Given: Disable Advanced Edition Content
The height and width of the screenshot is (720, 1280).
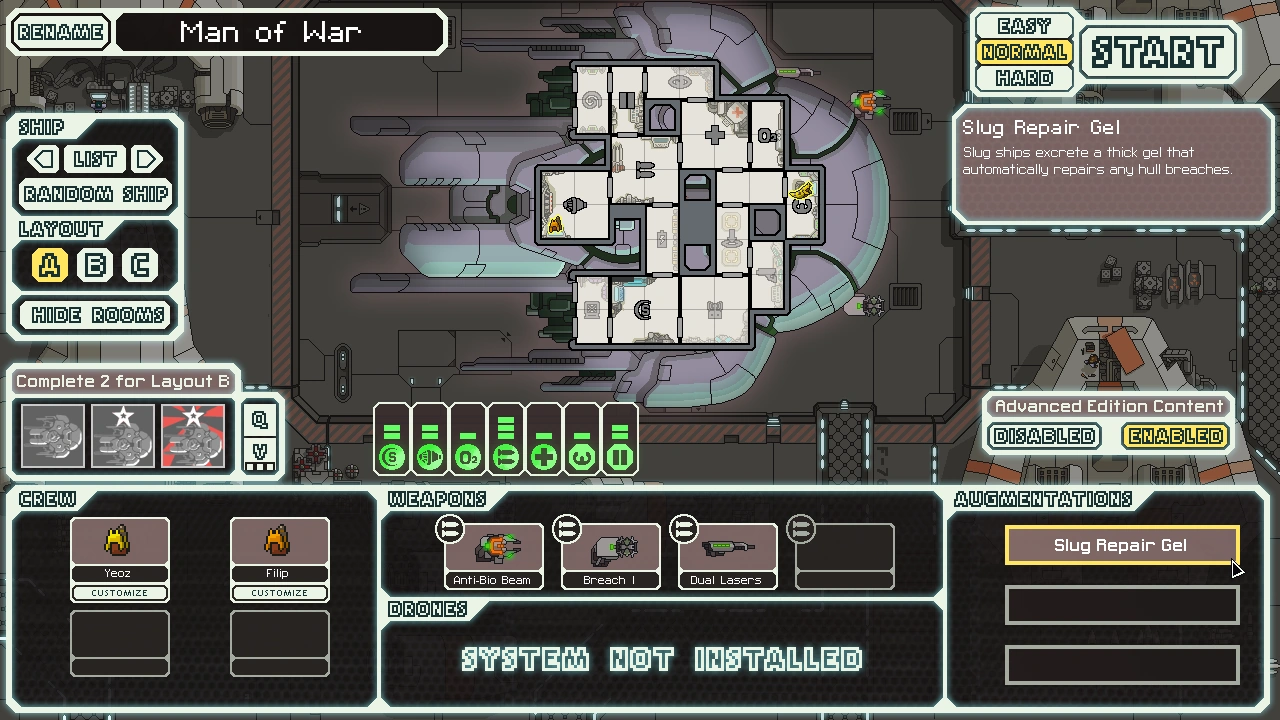Looking at the screenshot, I should coord(1043,436).
